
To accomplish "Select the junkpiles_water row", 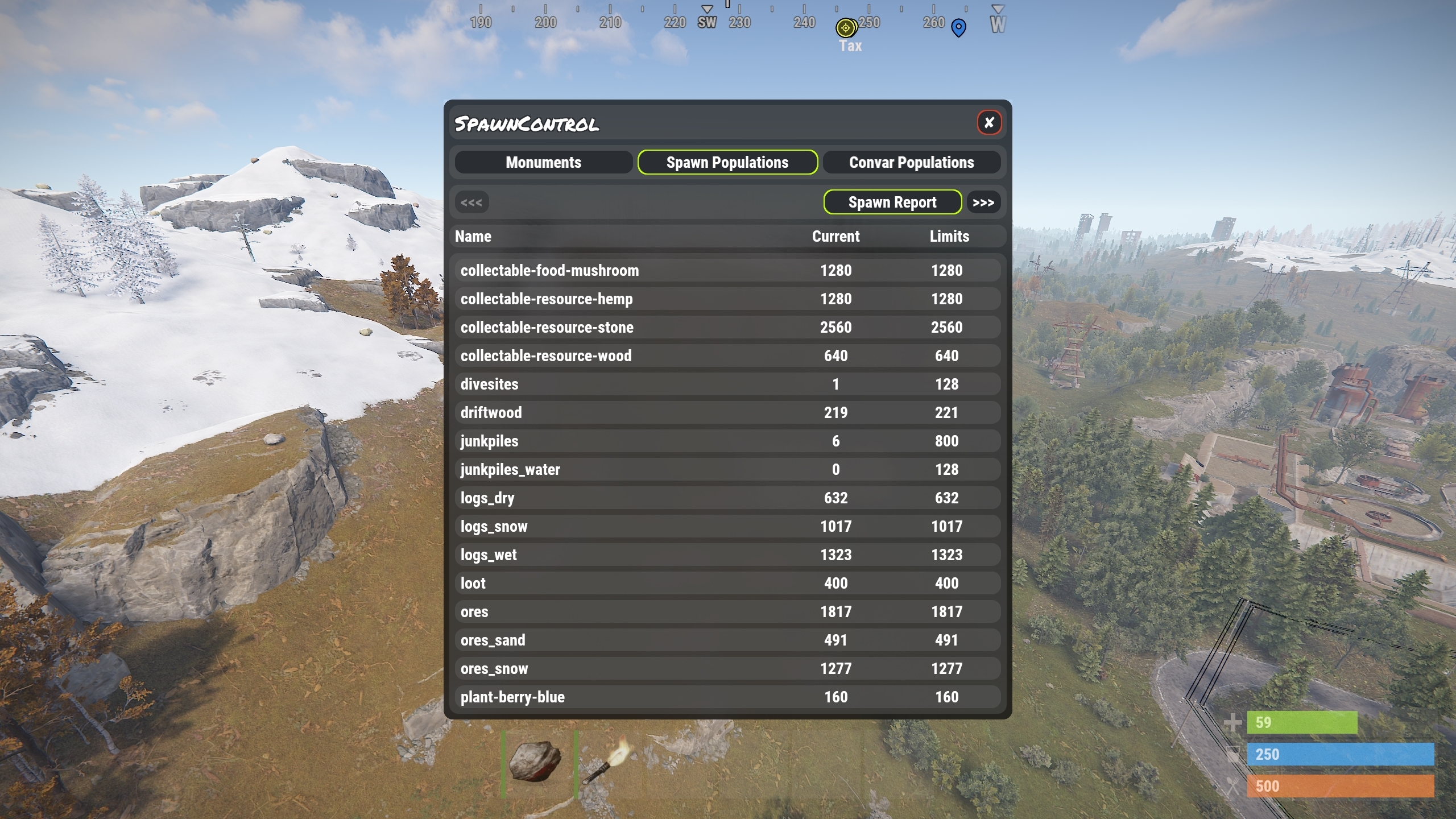I will (727, 470).
